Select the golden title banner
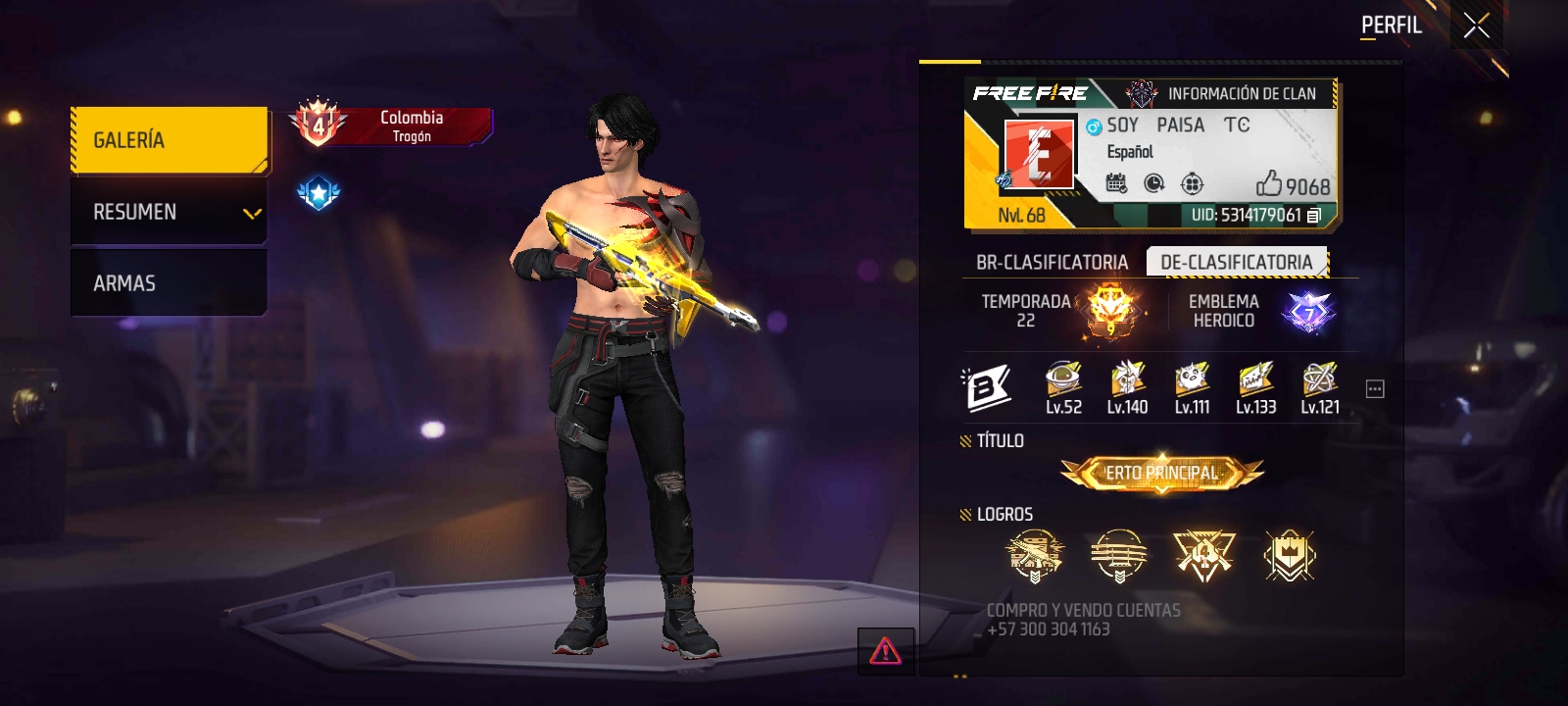 [1162, 474]
